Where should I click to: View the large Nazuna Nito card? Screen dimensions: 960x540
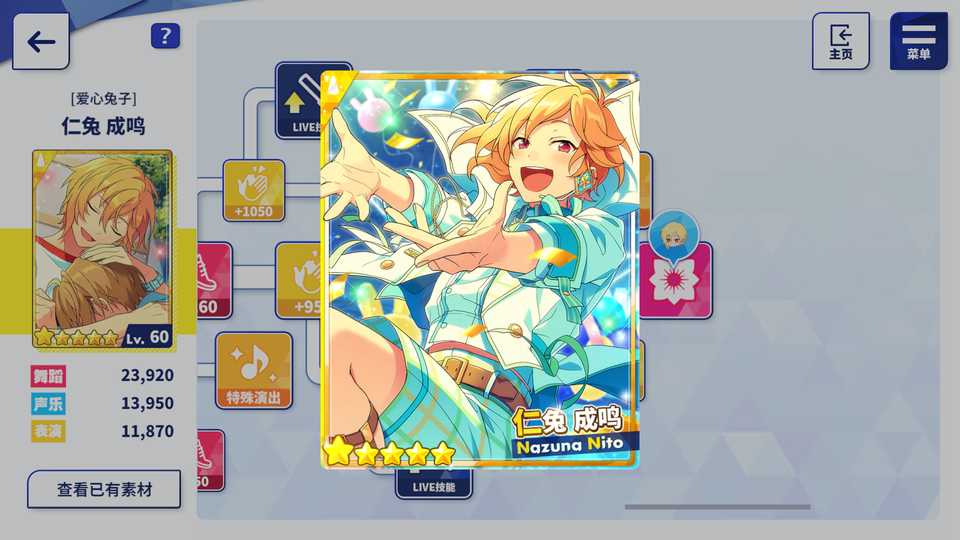click(x=480, y=270)
